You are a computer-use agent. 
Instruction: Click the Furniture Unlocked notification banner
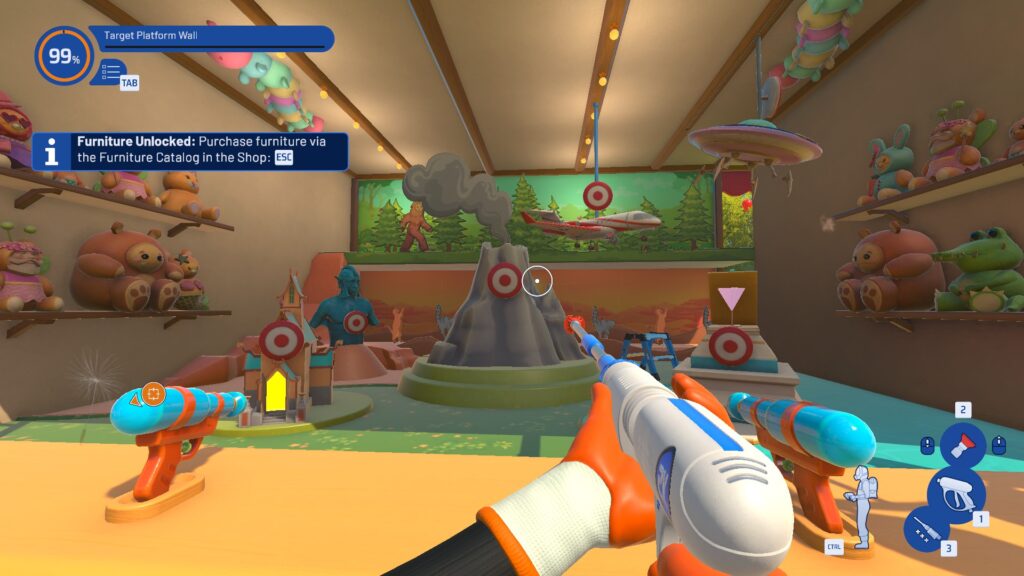tap(190, 152)
